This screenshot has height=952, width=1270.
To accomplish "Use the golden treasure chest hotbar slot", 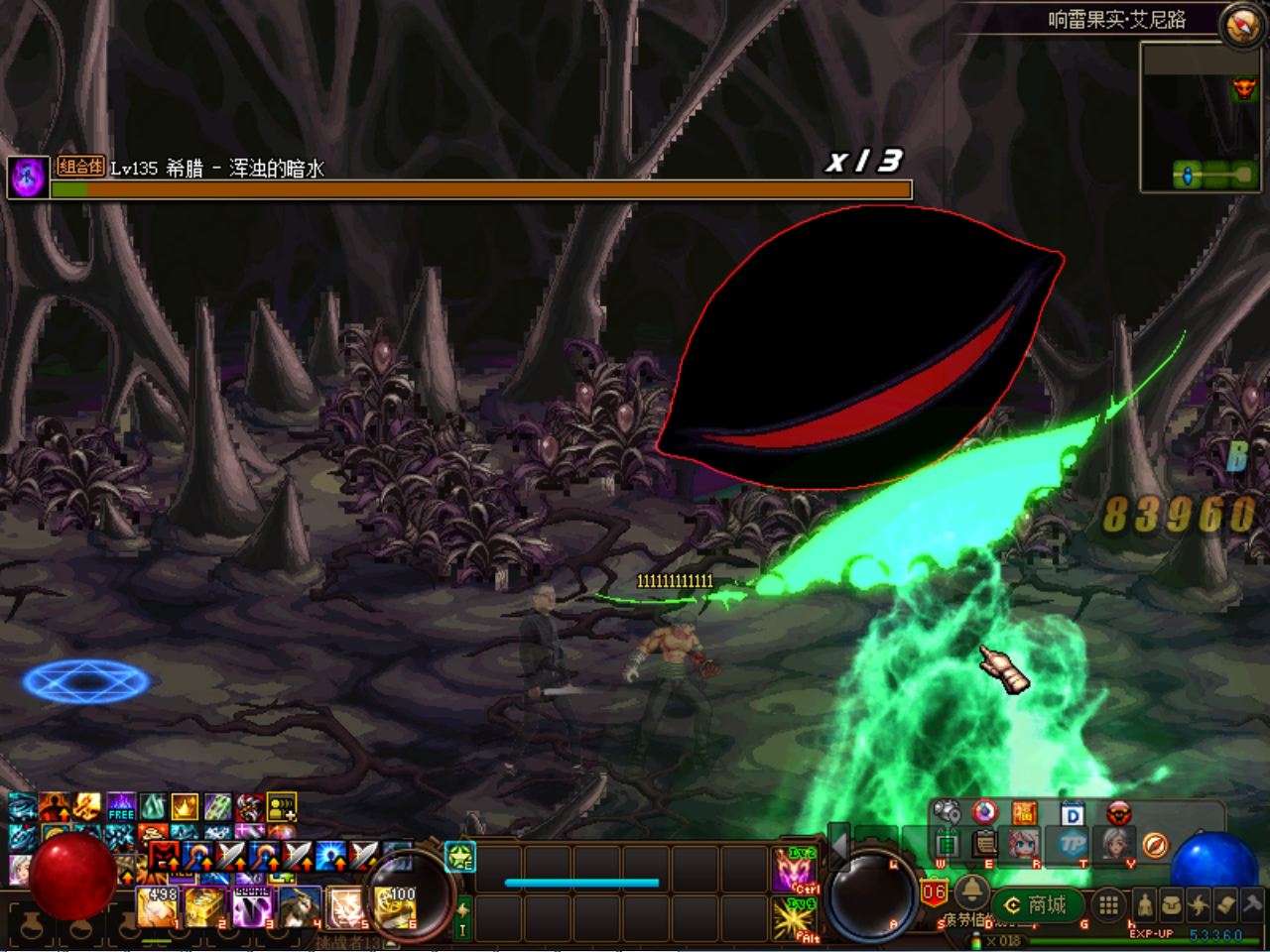I will [204, 906].
